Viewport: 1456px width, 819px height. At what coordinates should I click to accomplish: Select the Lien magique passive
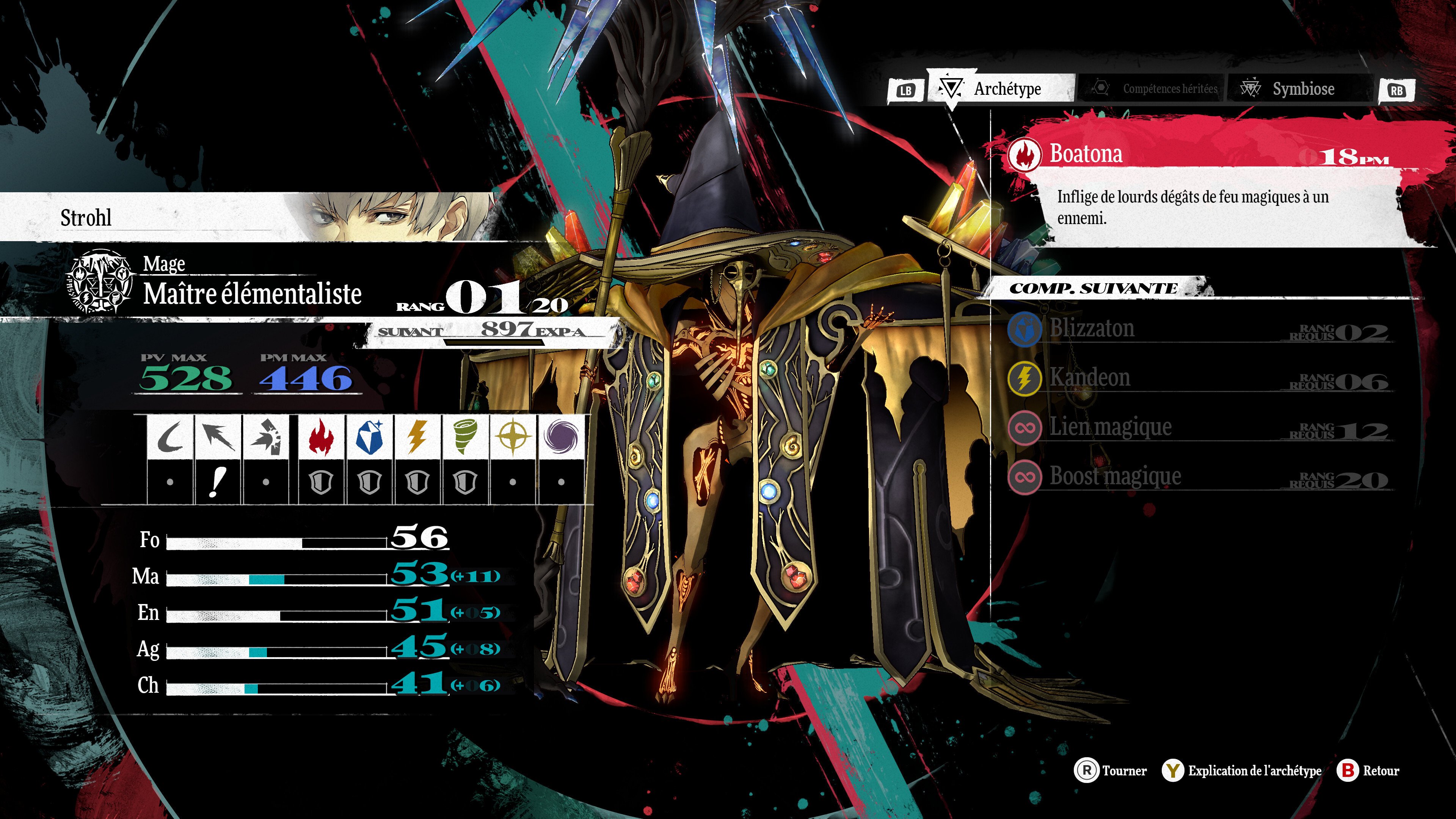pos(1198,427)
